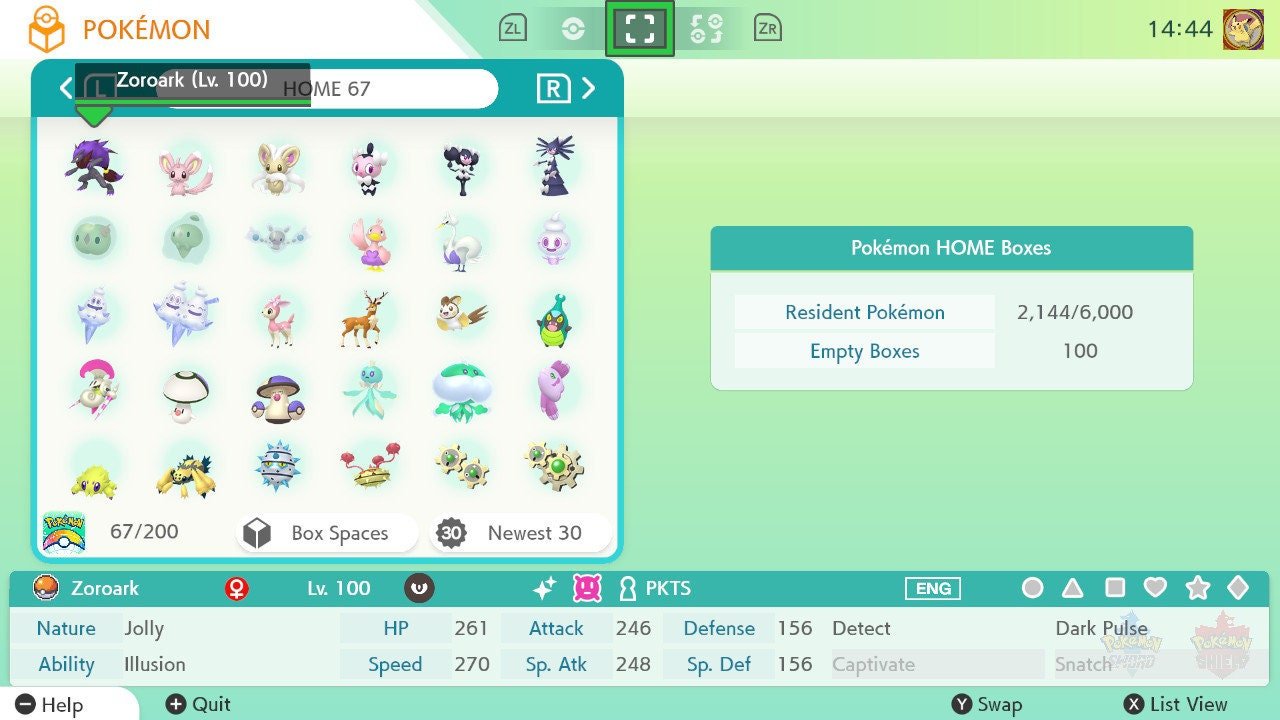This screenshot has width=1280, height=720.
Task: Click the 67/200 box space counter
Action: 143,531
